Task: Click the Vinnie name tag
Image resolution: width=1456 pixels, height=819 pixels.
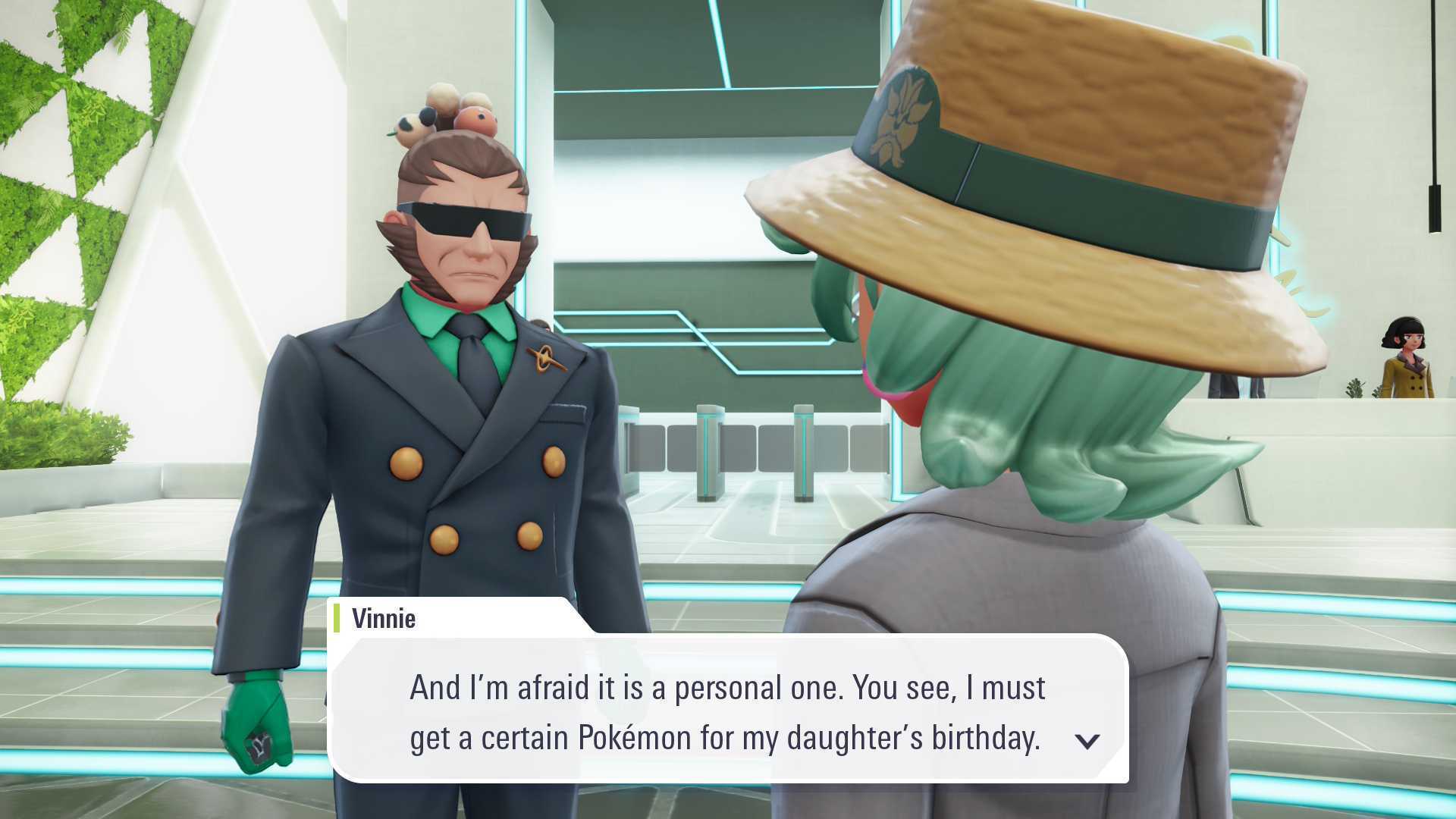Action: click(383, 618)
